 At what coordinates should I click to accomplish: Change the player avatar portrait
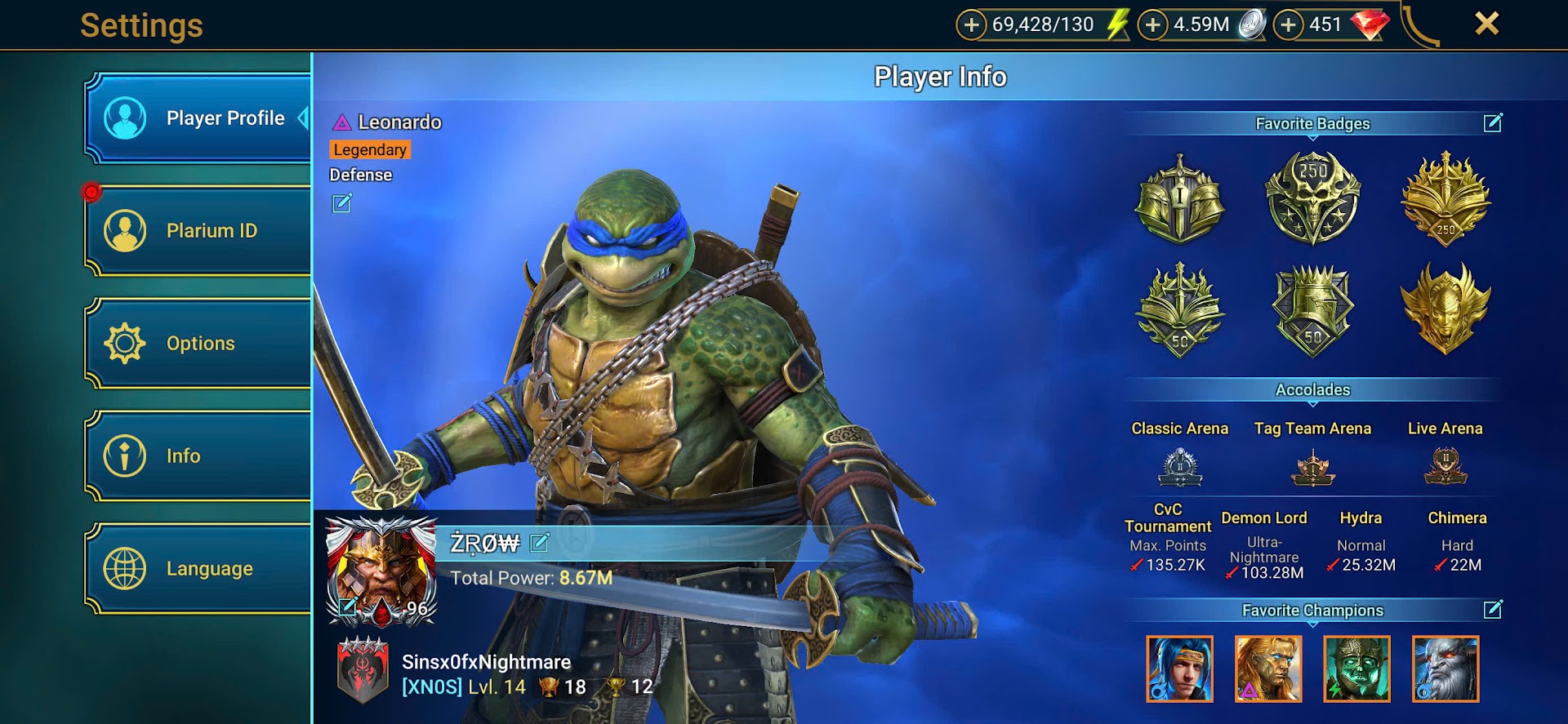click(349, 606)
